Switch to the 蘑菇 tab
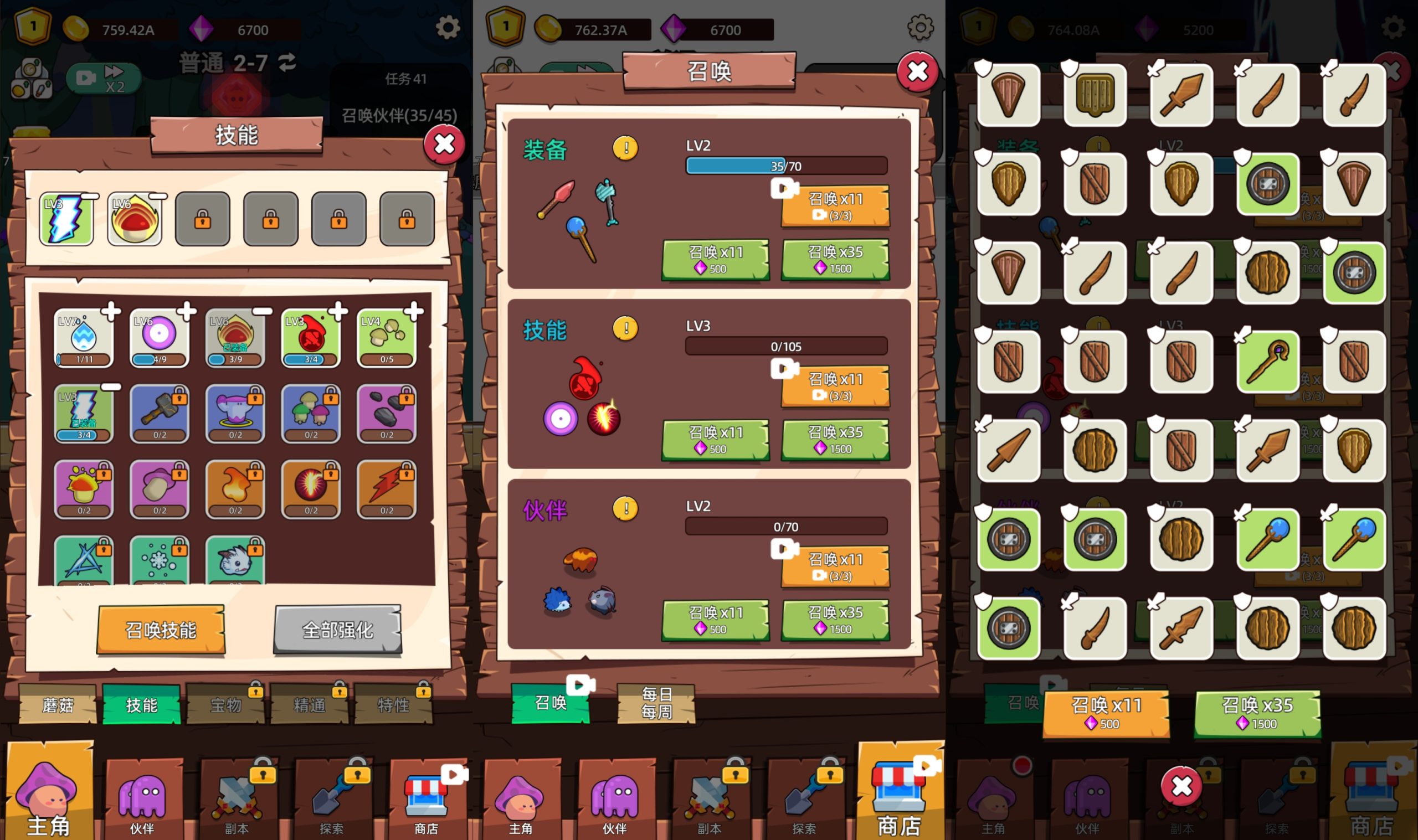 [58, 705]
